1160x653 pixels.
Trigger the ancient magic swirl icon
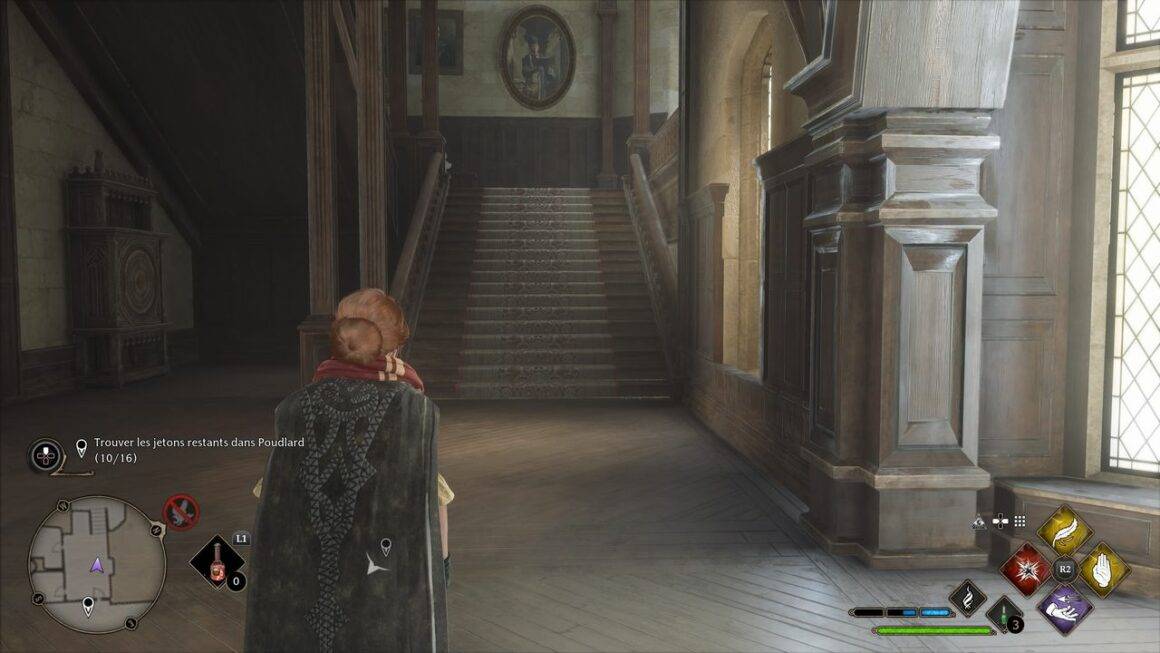click(968, 597)
